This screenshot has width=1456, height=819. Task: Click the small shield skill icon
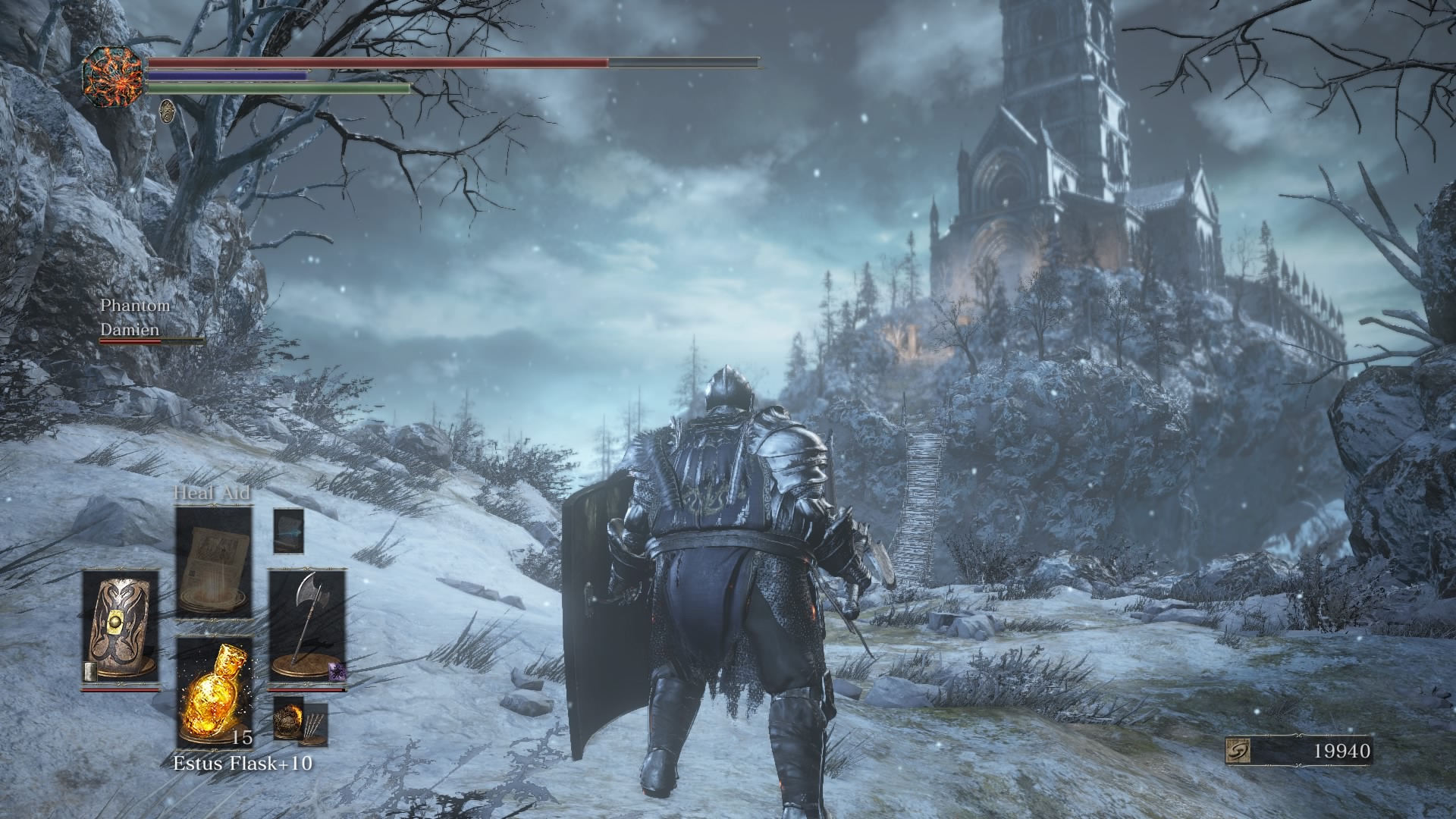pyautogui.click(x=89, y=670)
